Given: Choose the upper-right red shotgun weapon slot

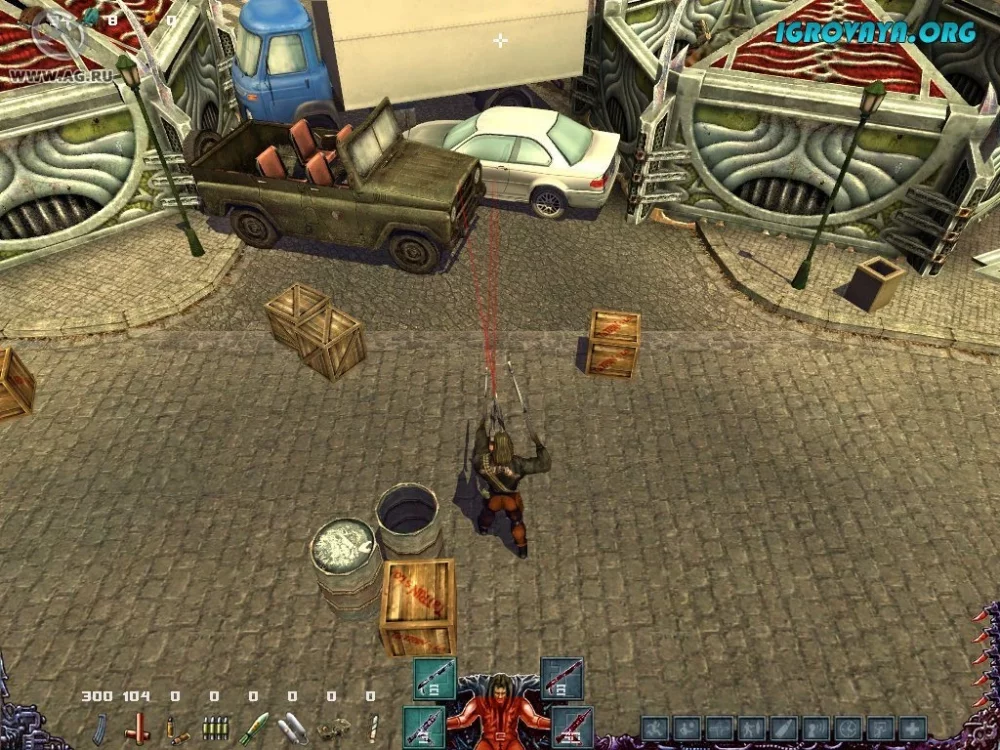Looking at the screenshot, I should pos(561,678).
